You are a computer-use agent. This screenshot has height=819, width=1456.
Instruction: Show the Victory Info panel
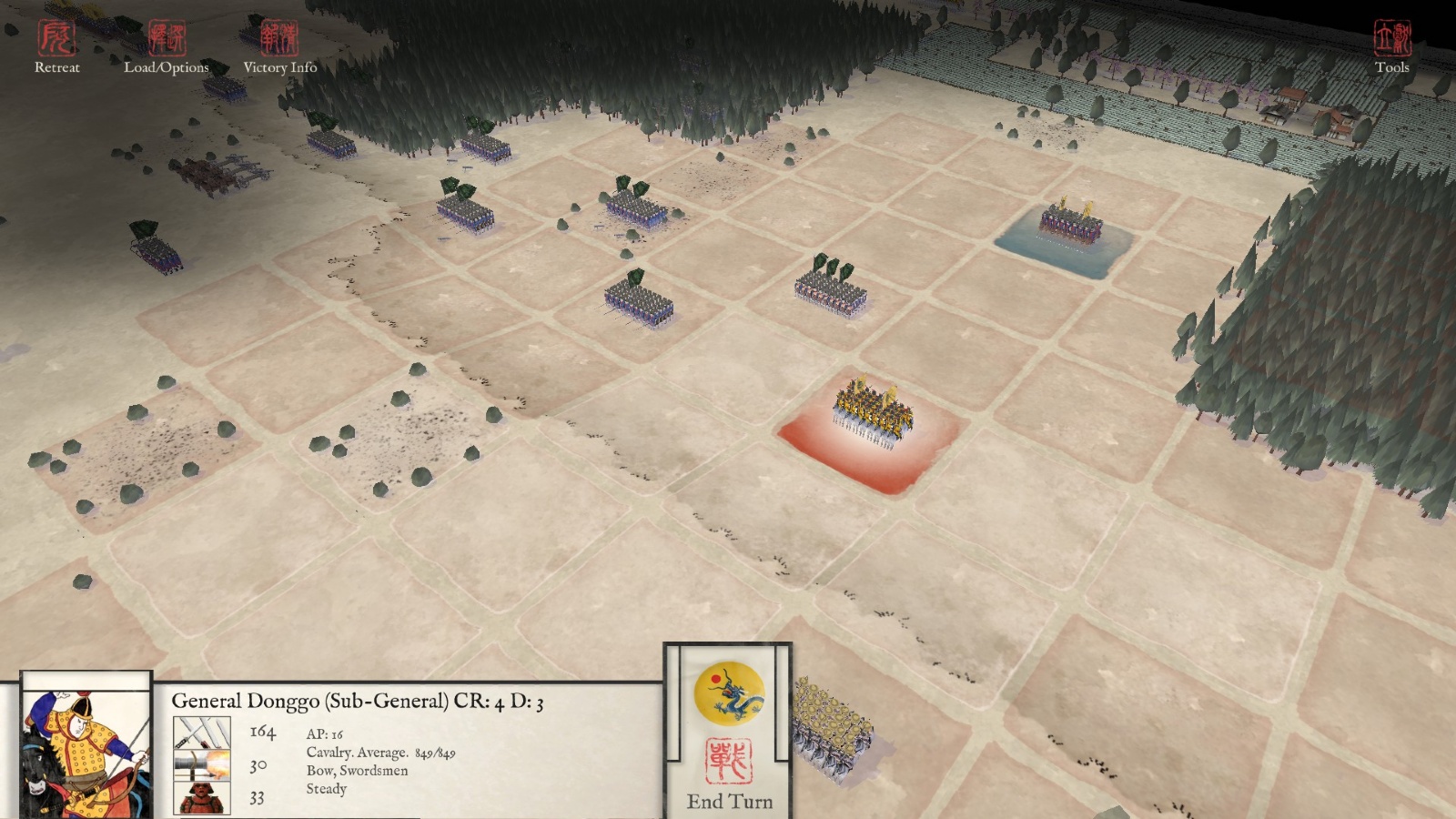click(x=279, y=47)
